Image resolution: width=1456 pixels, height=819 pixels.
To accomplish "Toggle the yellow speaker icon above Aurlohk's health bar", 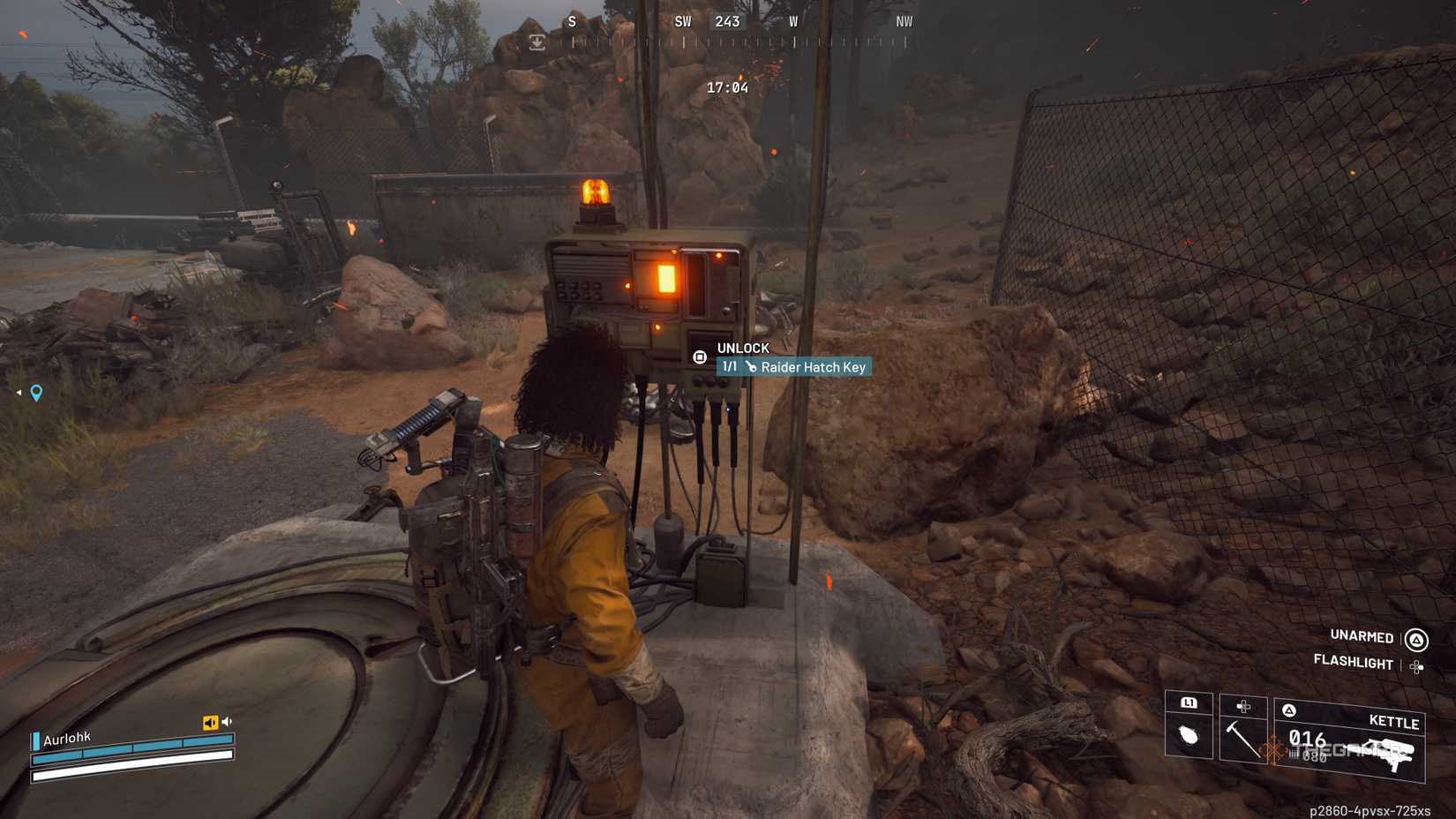I will pyautogui.click(x=210, y=722).
